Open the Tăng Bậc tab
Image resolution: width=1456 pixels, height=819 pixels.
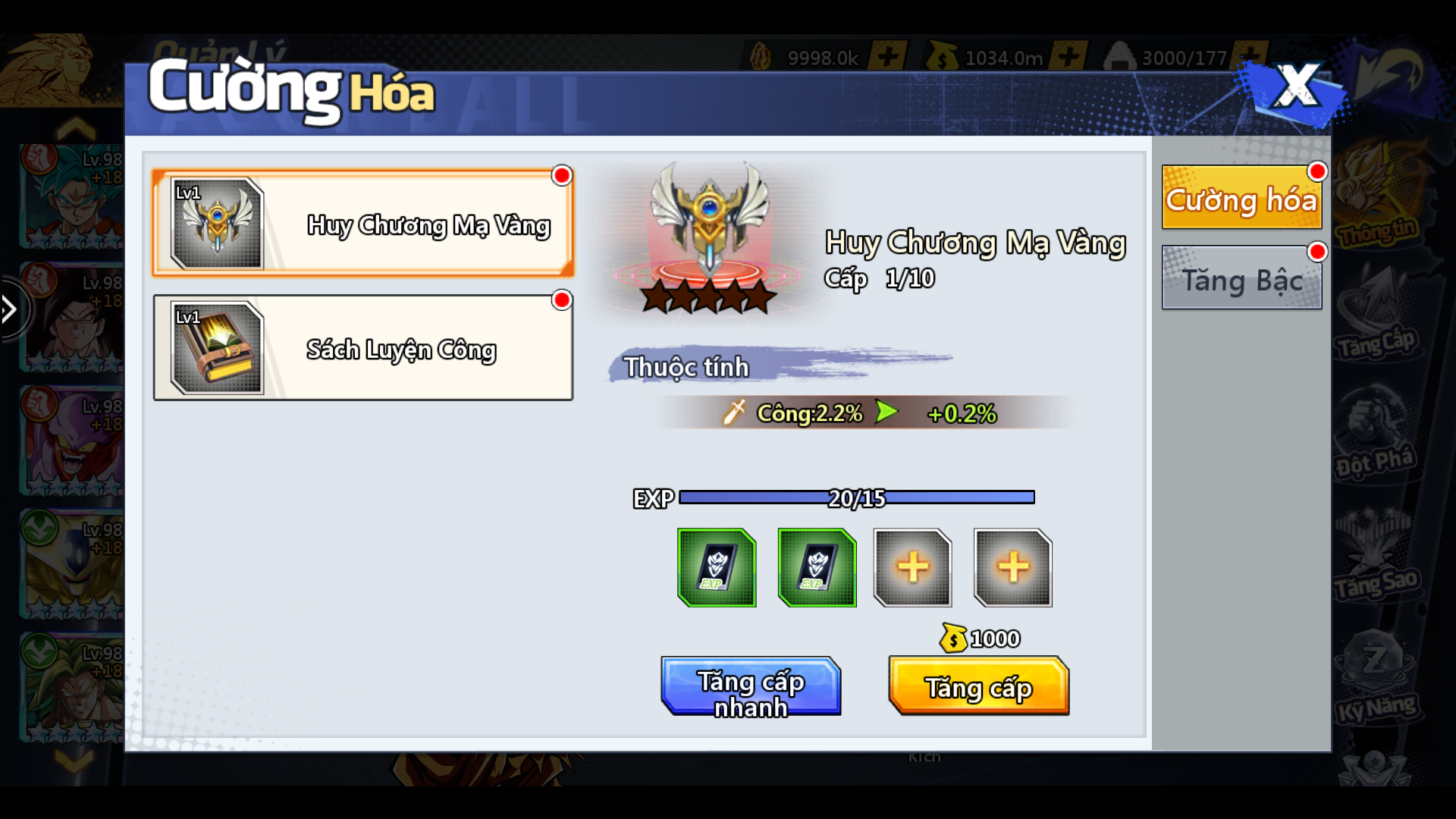click(1241, 279)
